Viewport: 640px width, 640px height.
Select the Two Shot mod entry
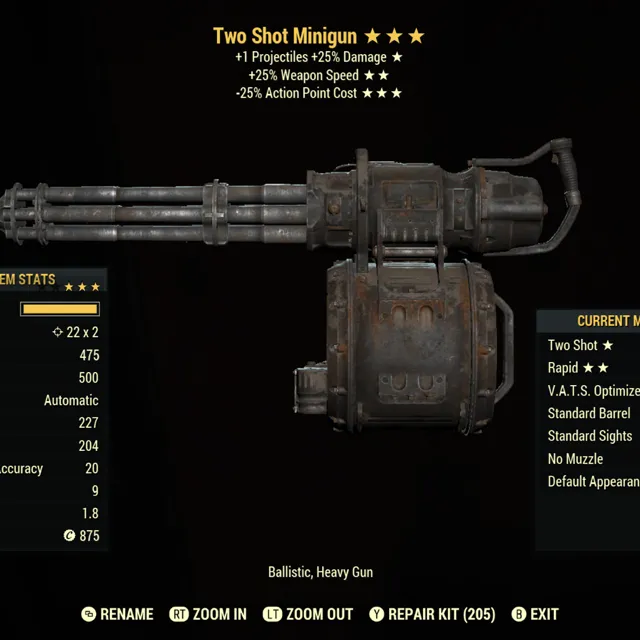tap(580, 345)
